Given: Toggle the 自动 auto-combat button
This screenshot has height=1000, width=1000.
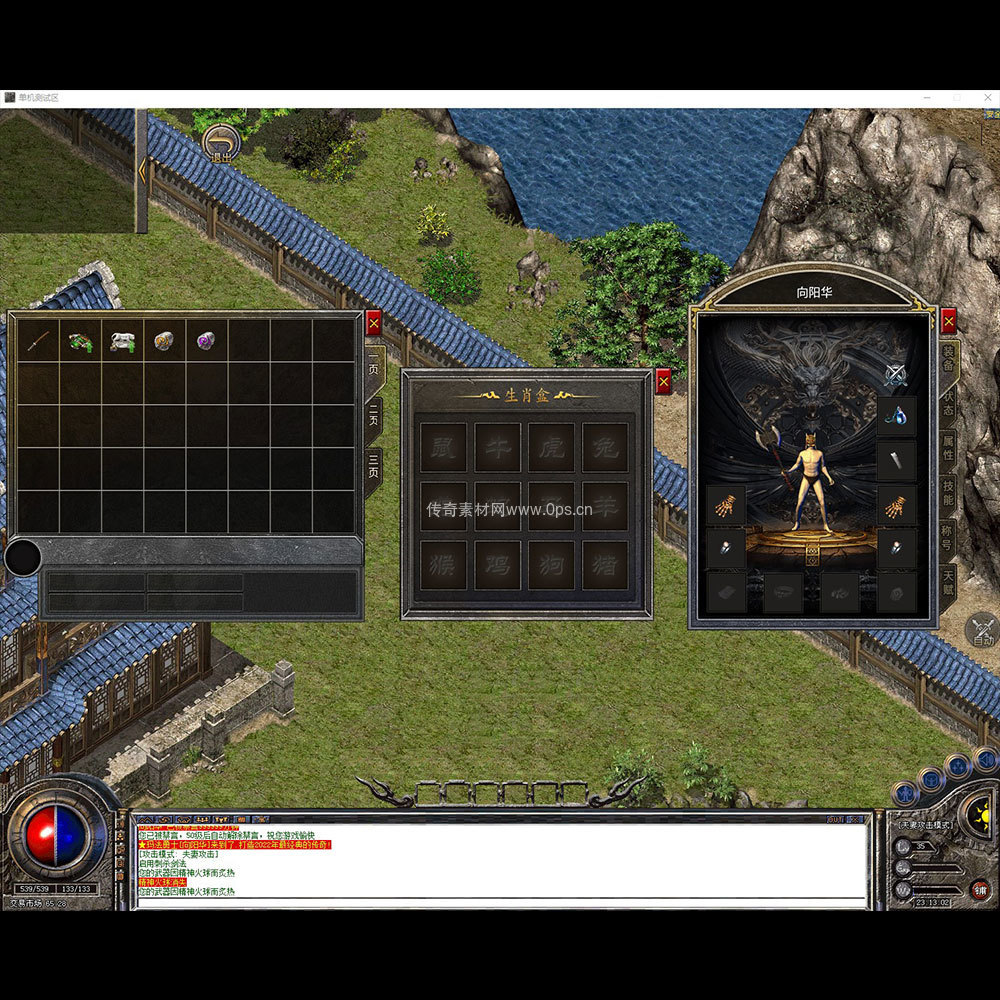Looking at the screenshot, I should 983,631.
